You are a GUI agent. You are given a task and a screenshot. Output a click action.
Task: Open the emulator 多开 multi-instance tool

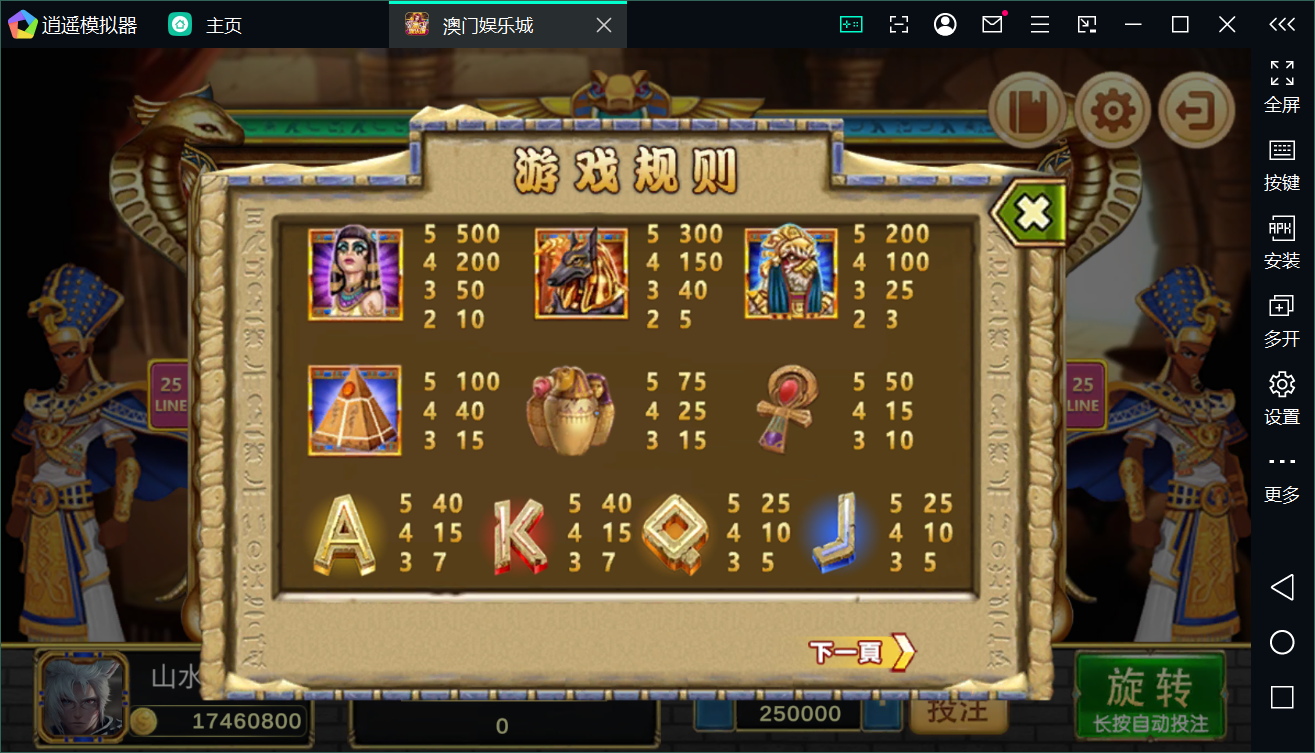(1281, 320)
